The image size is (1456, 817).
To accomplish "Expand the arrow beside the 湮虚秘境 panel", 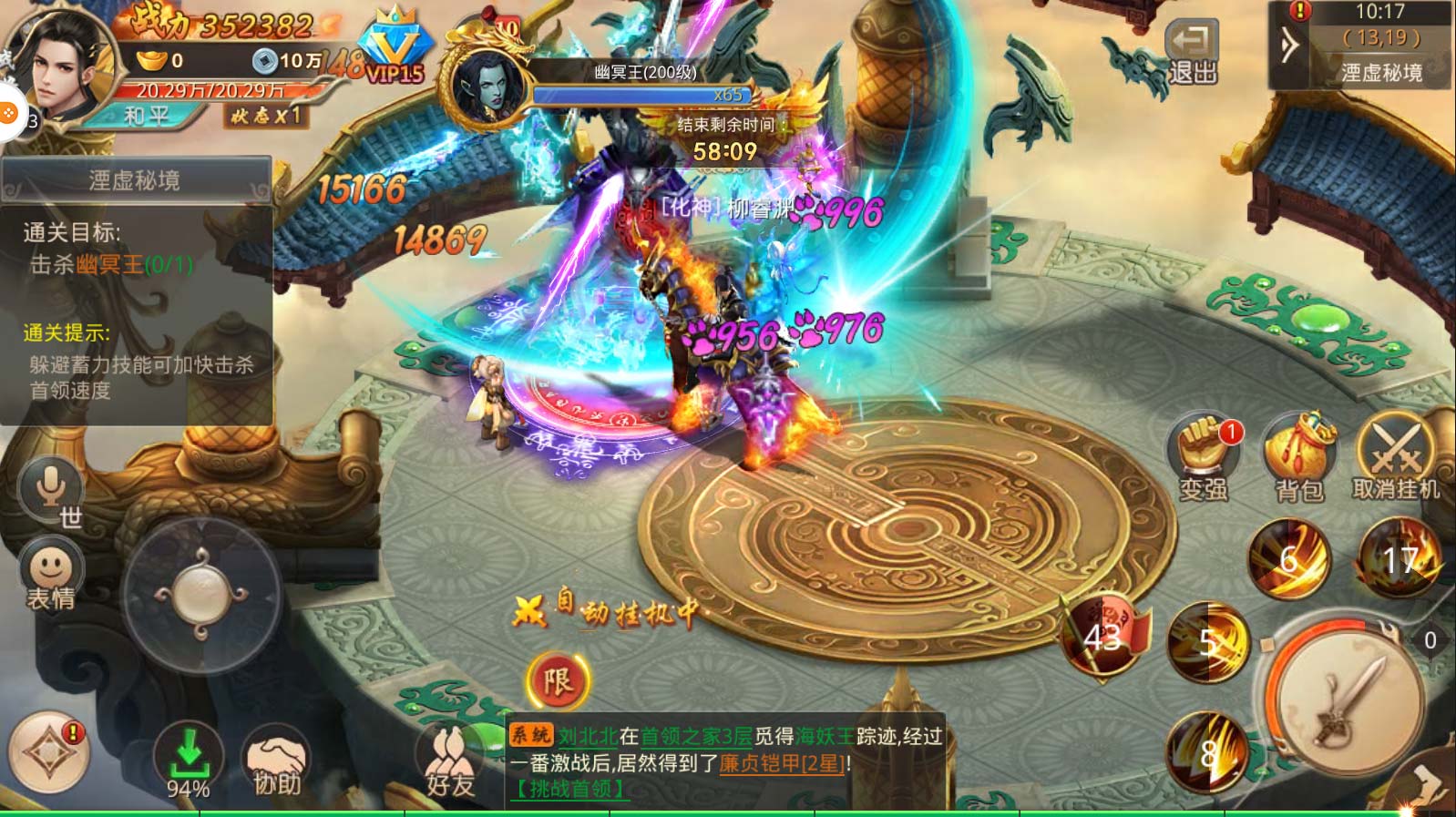I will coord(1288,45).
